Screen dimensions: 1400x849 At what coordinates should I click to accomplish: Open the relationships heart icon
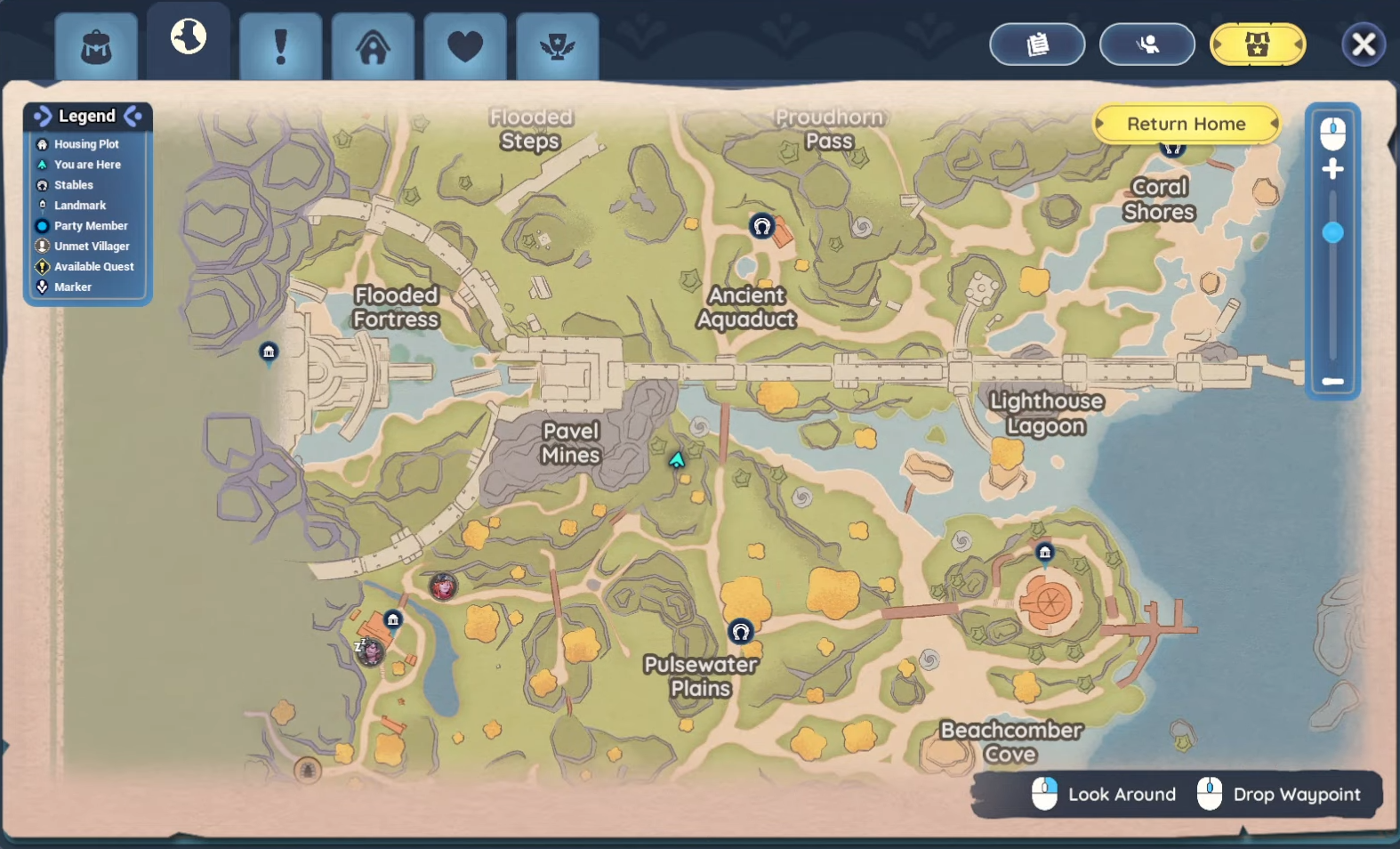pyautogui.click(x=465, y=46)
